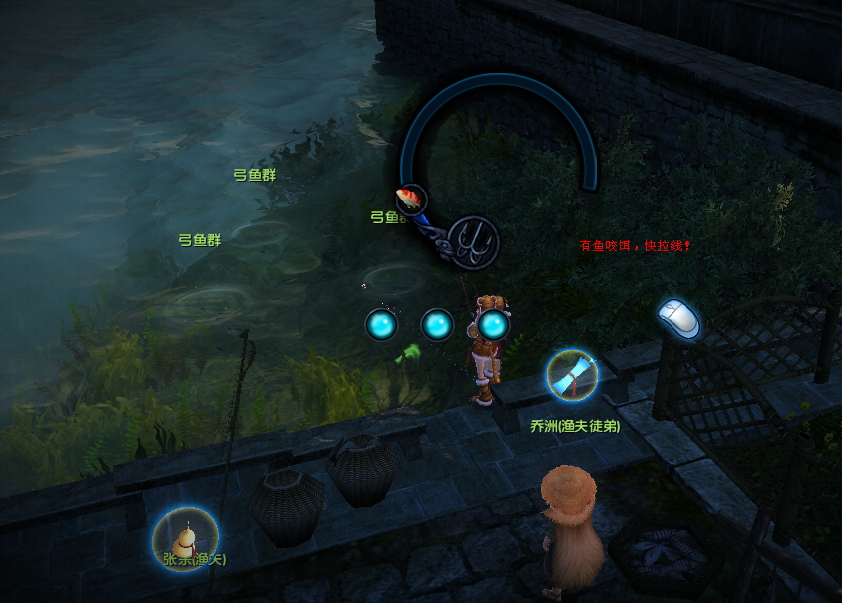Select the scroll icon above 乔洲
842x603 pixels.
coord(572,375)
